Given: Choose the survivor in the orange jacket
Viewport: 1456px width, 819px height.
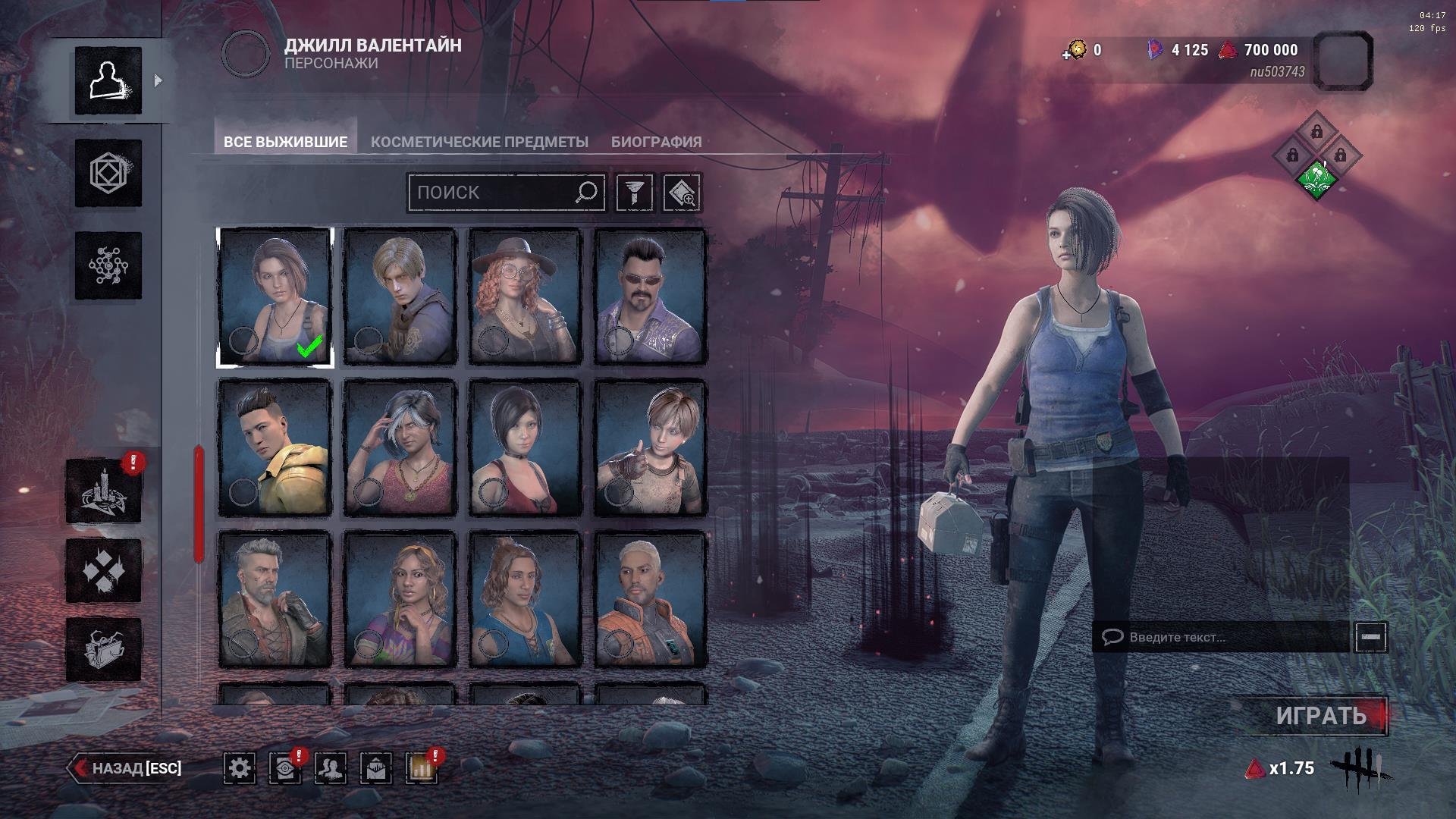Looking at the screenshot, I should point(650,599).
